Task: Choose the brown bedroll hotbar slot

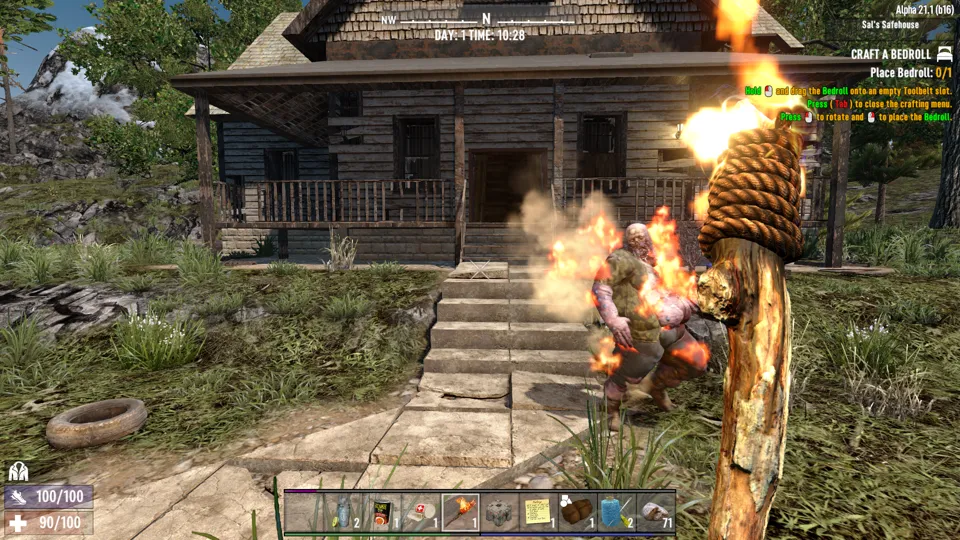Action: pyautogui.click(x=577, y=512)
